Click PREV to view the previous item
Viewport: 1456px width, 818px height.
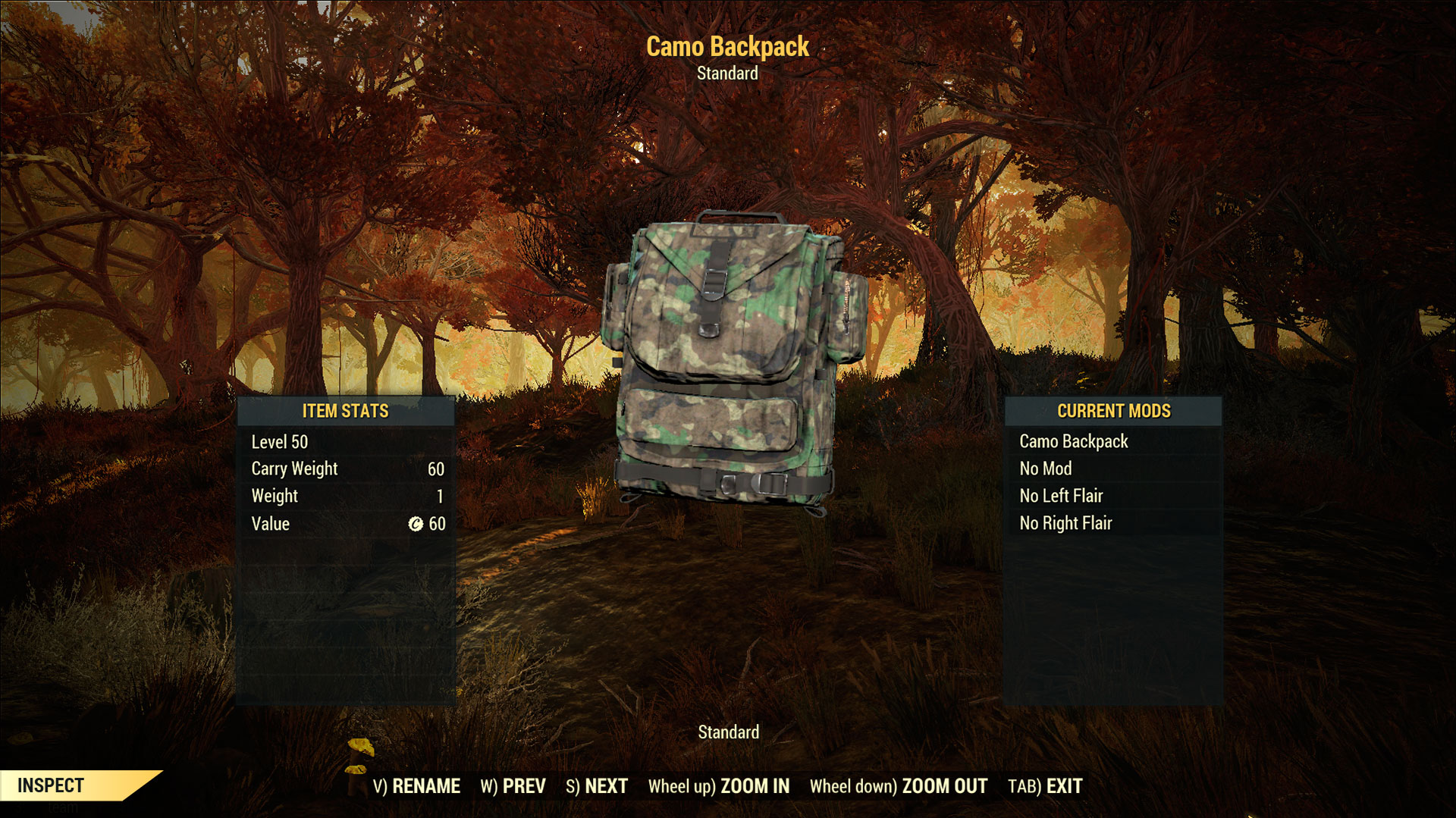tap(523, 787)
